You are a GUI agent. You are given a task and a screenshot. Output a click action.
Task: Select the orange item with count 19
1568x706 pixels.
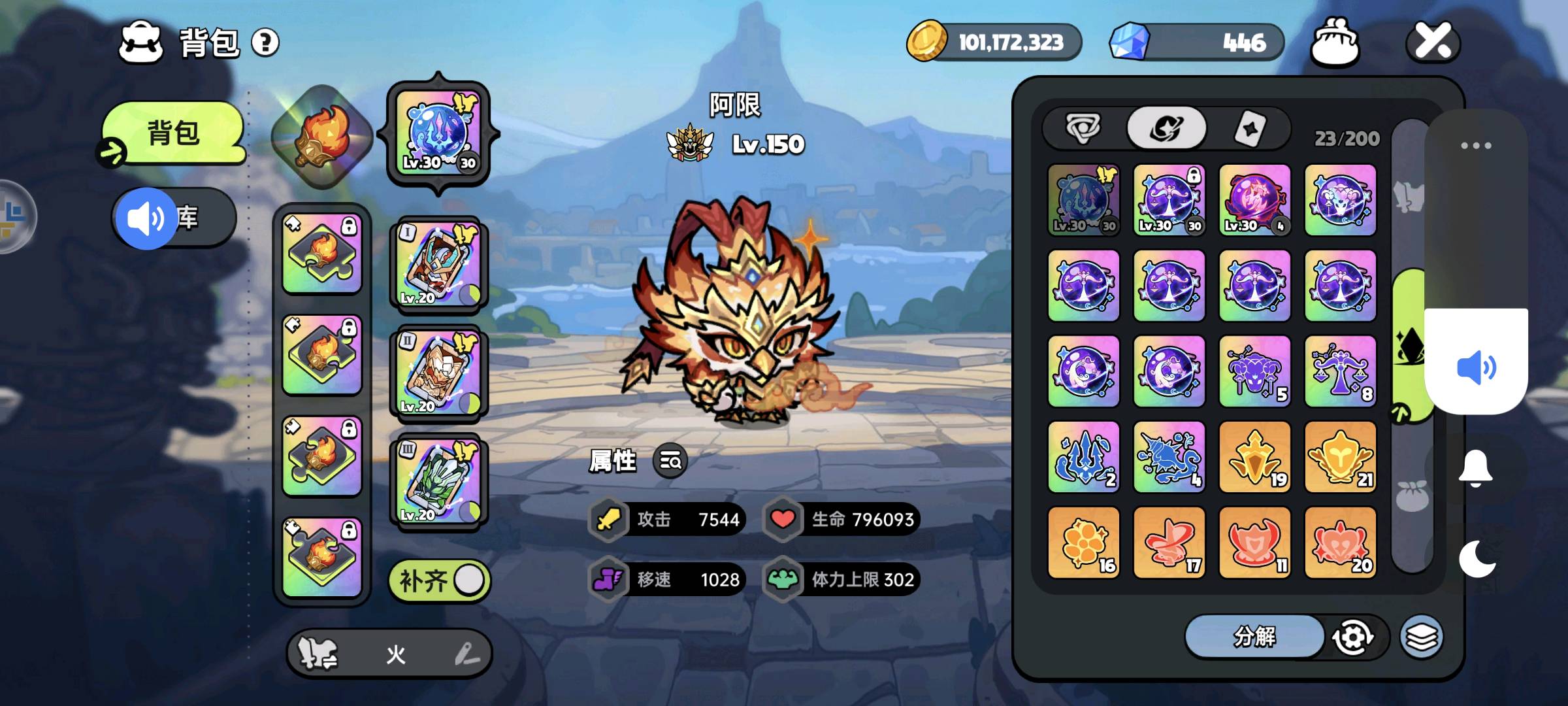coord(1254,456)
